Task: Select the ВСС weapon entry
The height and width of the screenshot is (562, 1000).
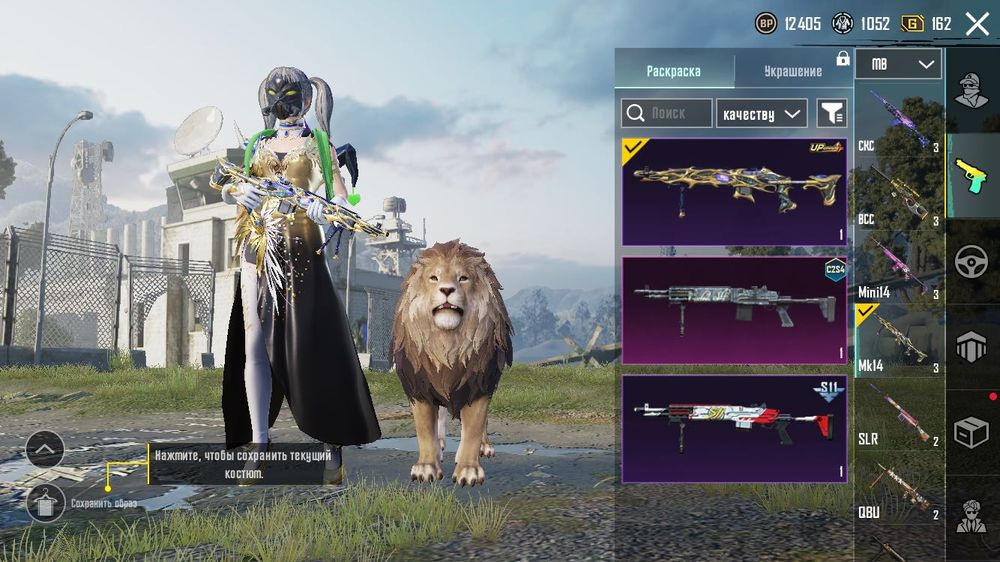Action: click(x=898, y=193)
